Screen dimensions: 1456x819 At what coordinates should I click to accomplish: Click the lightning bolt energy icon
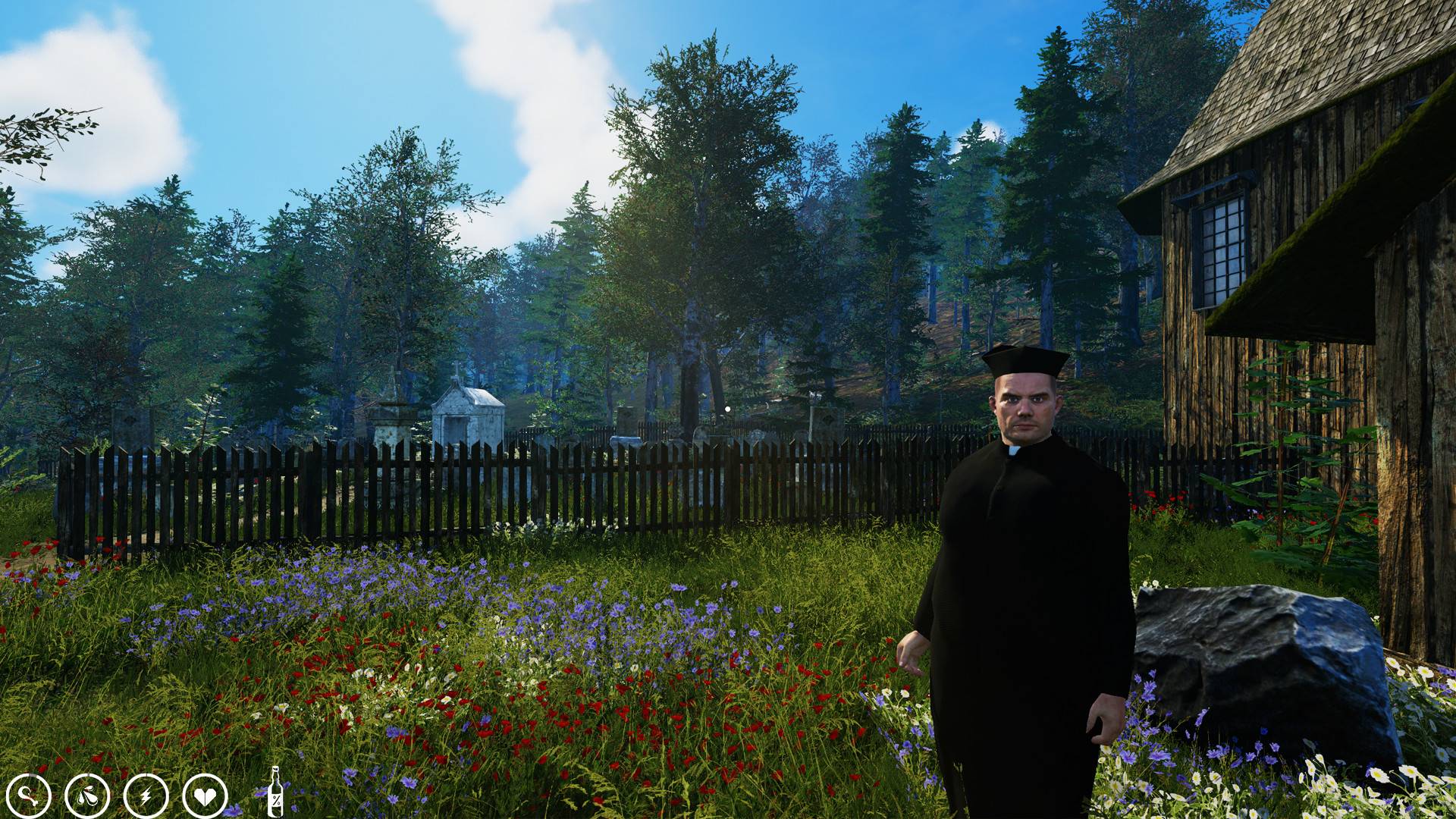(x=146, y=795)
